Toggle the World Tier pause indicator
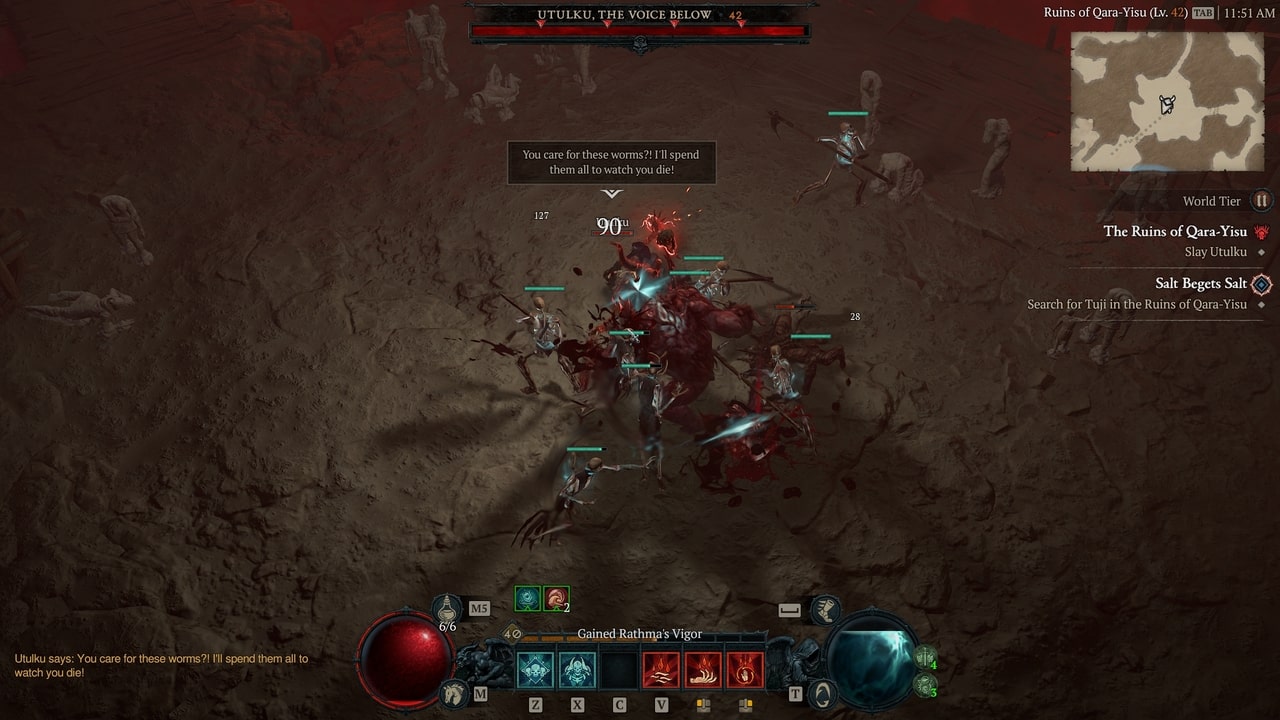The image size is (1280, 720). [x=1263, y=201]
